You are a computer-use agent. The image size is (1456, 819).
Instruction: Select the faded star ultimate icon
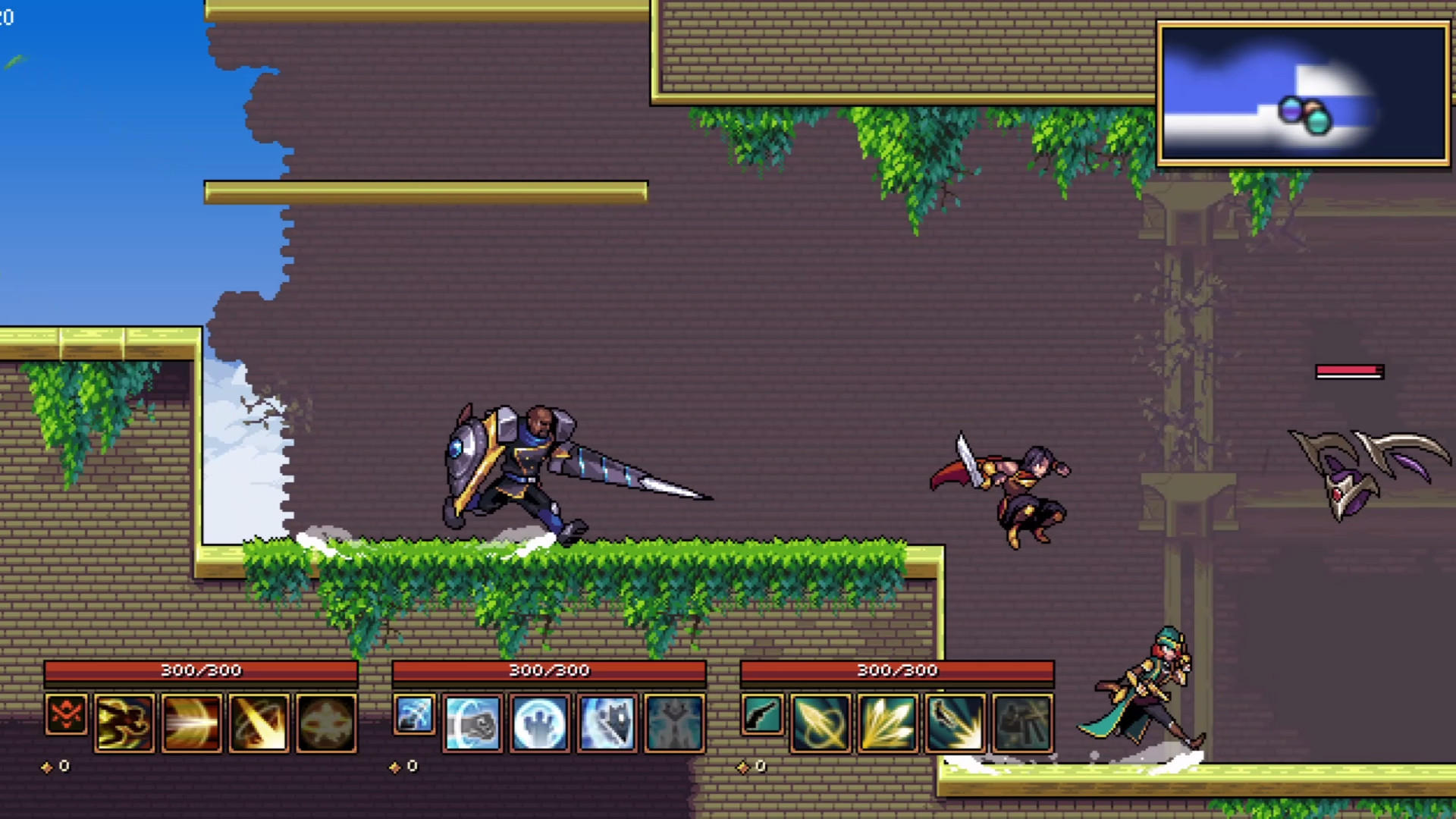tap(325, 722)
